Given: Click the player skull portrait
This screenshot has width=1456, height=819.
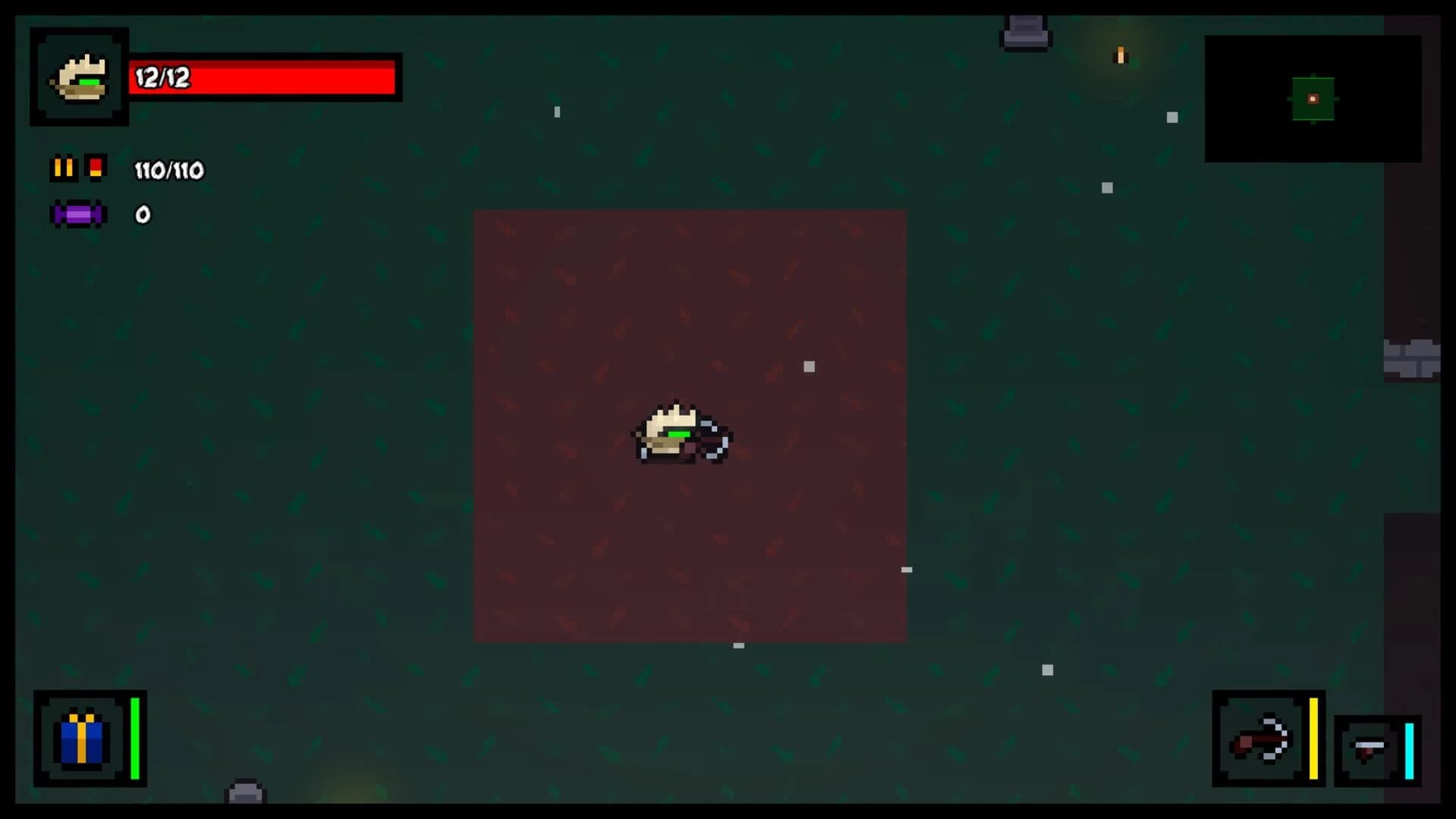Looking at the screenshot, I should [79, 77].
